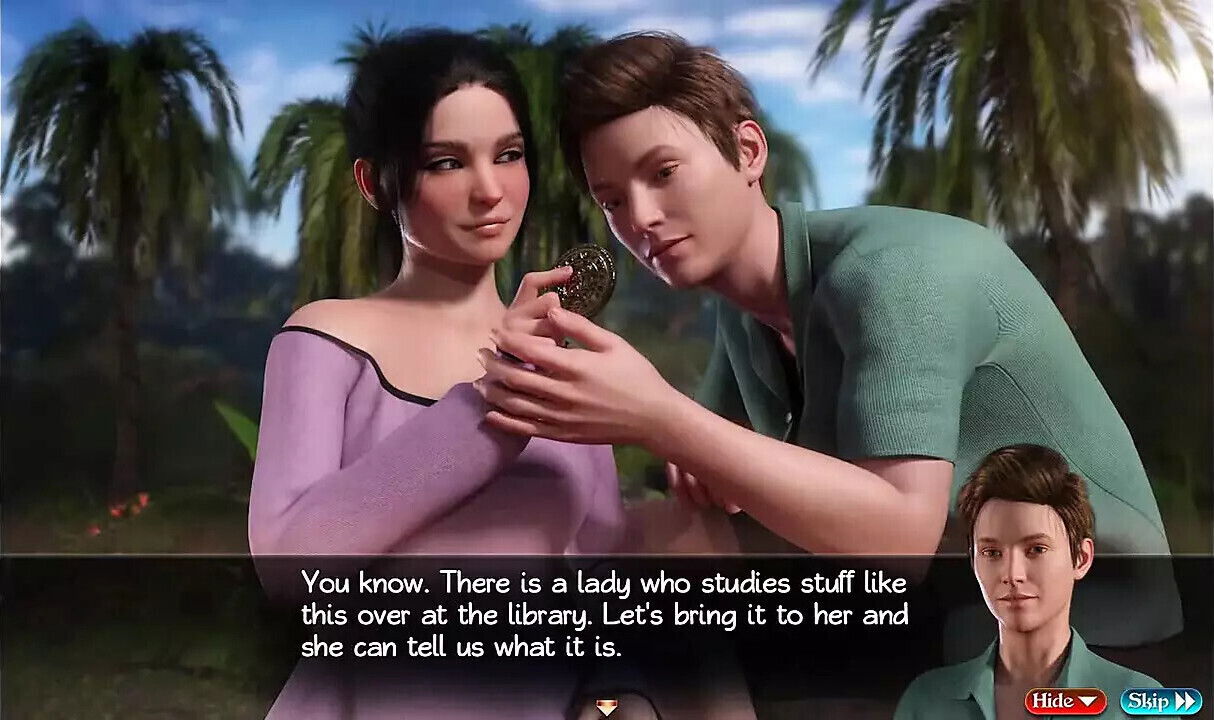Skip the current dialogue

pos(1160,701)
